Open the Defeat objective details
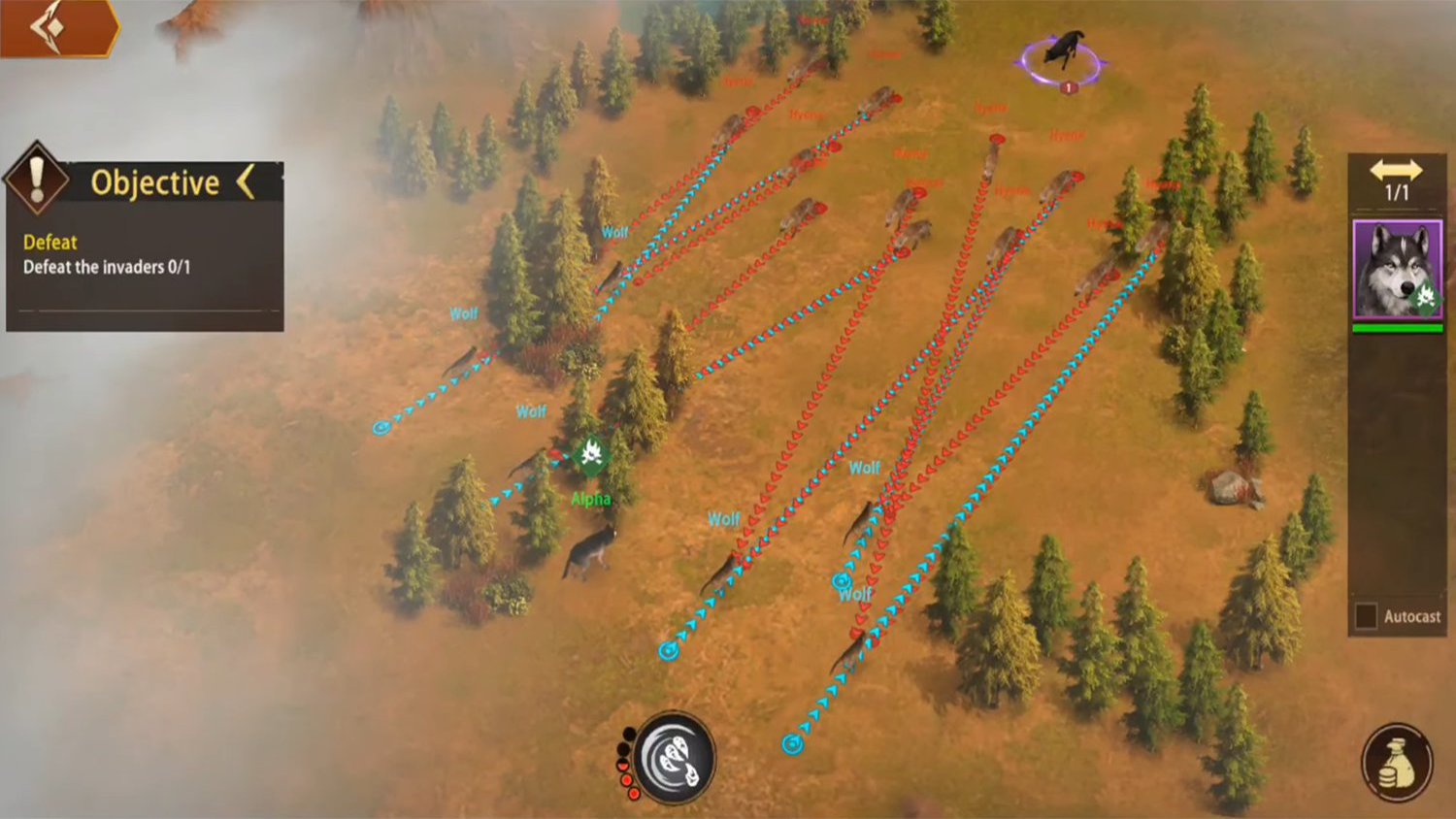Image resolution: width=1456 pixels, height=819 pixels. point(49,243)
